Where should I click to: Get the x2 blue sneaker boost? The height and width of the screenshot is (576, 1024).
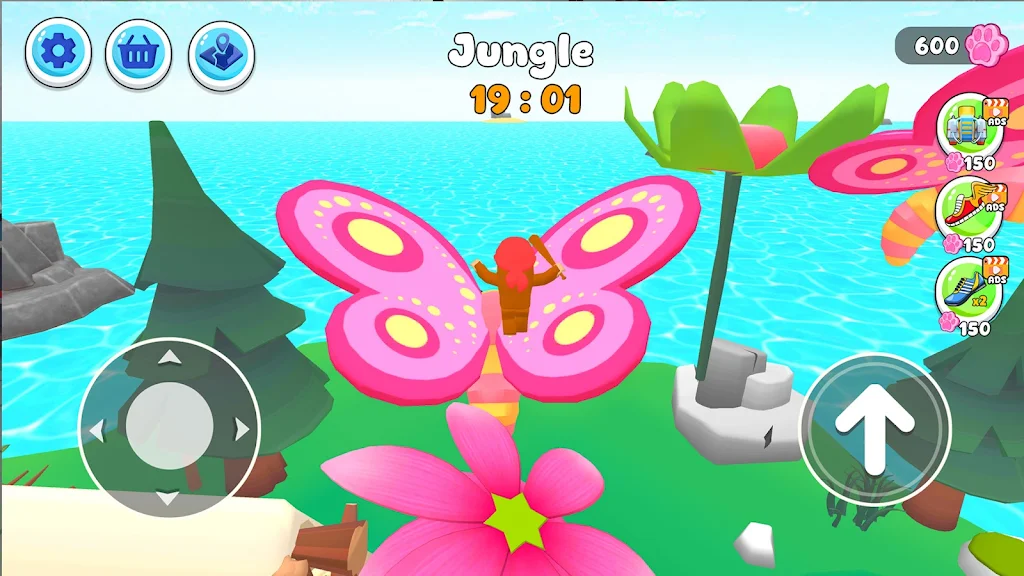[969, 291]
